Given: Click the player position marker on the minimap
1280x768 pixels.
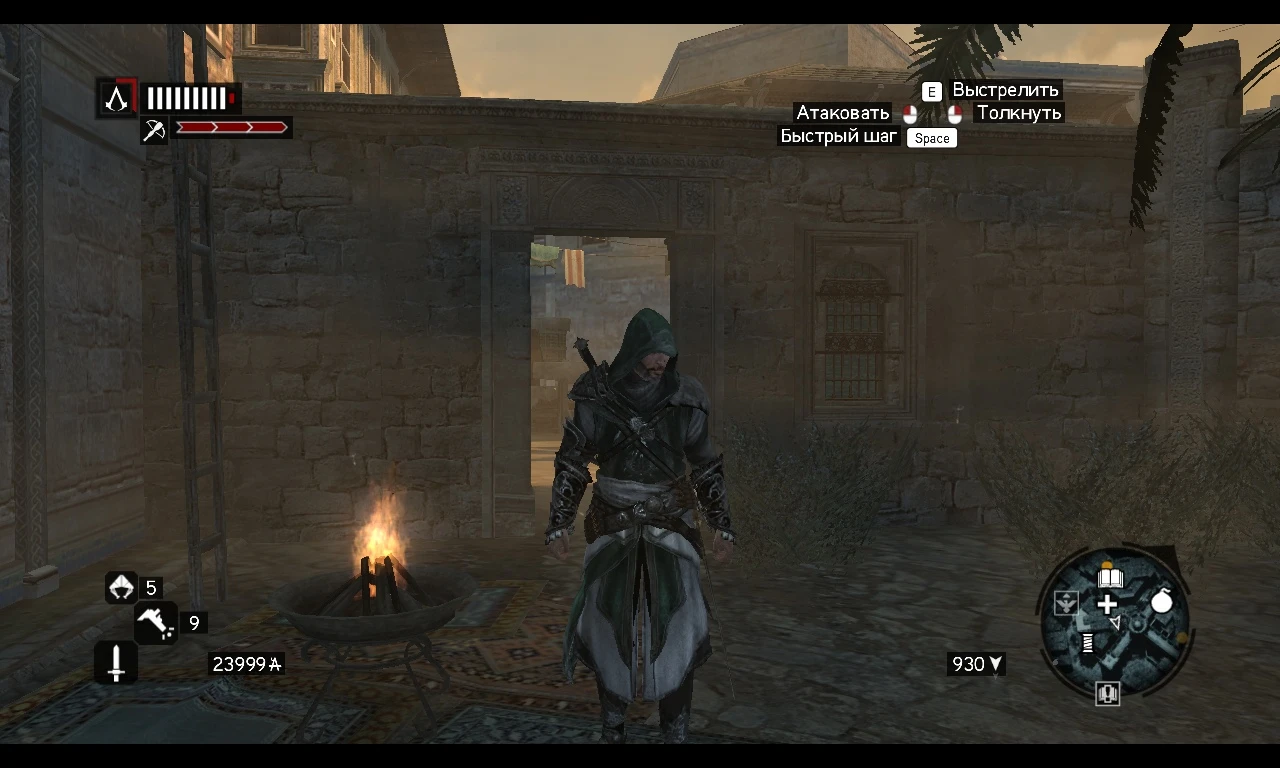Looking at the screenshot, I should pyautogui.click(x=1115, y=623).
